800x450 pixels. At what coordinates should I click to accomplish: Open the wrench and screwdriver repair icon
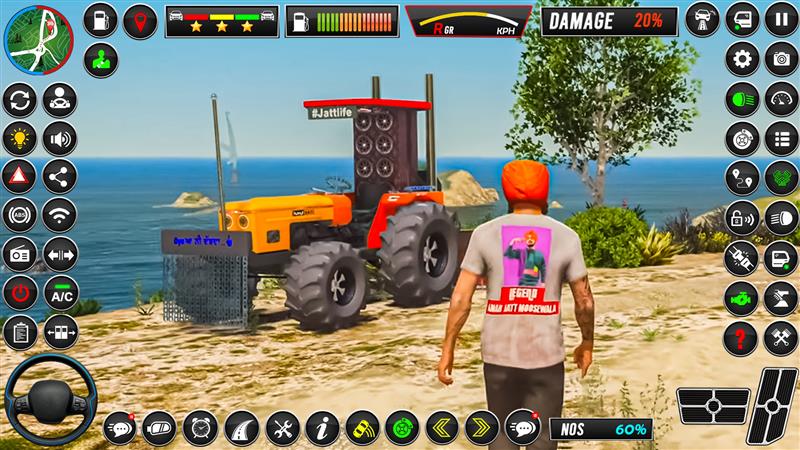tap(283, 428)
